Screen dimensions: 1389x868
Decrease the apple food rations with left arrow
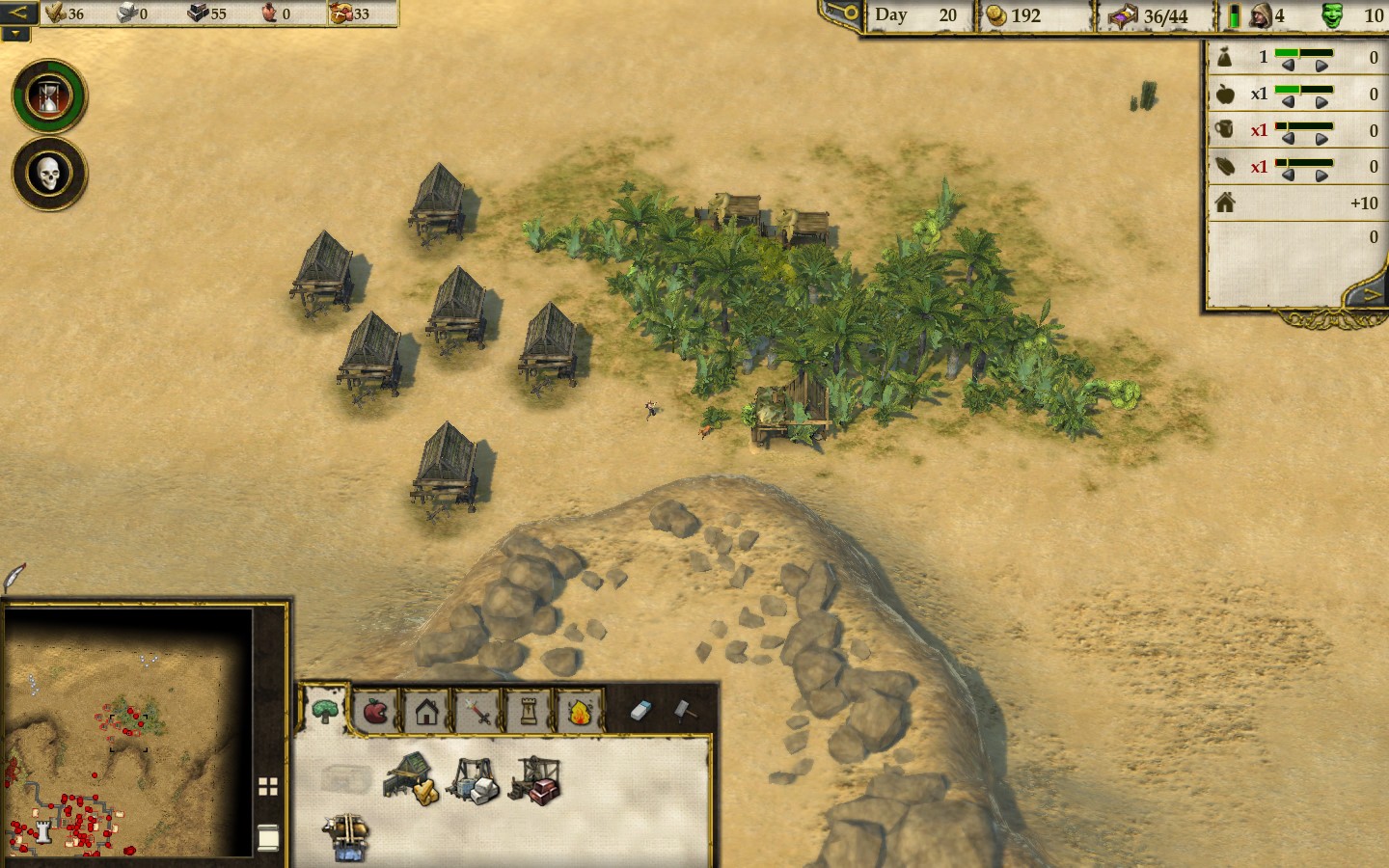click(x=1288, y=102)
